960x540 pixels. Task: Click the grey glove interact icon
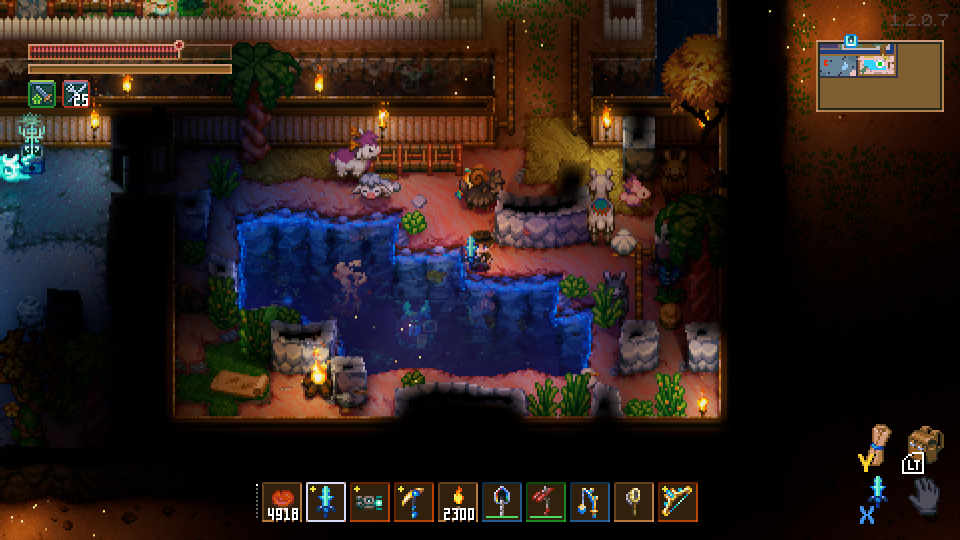pos(925,495)
